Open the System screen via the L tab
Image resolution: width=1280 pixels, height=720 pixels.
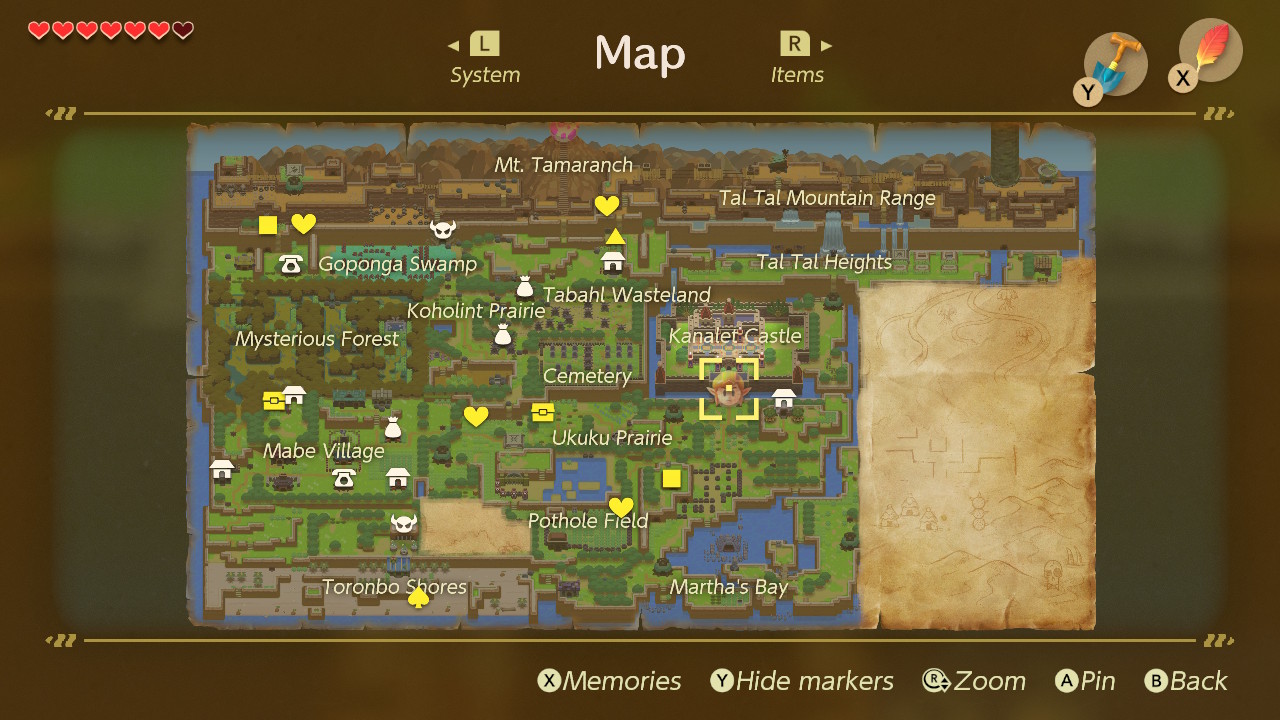tap(483, 57)
